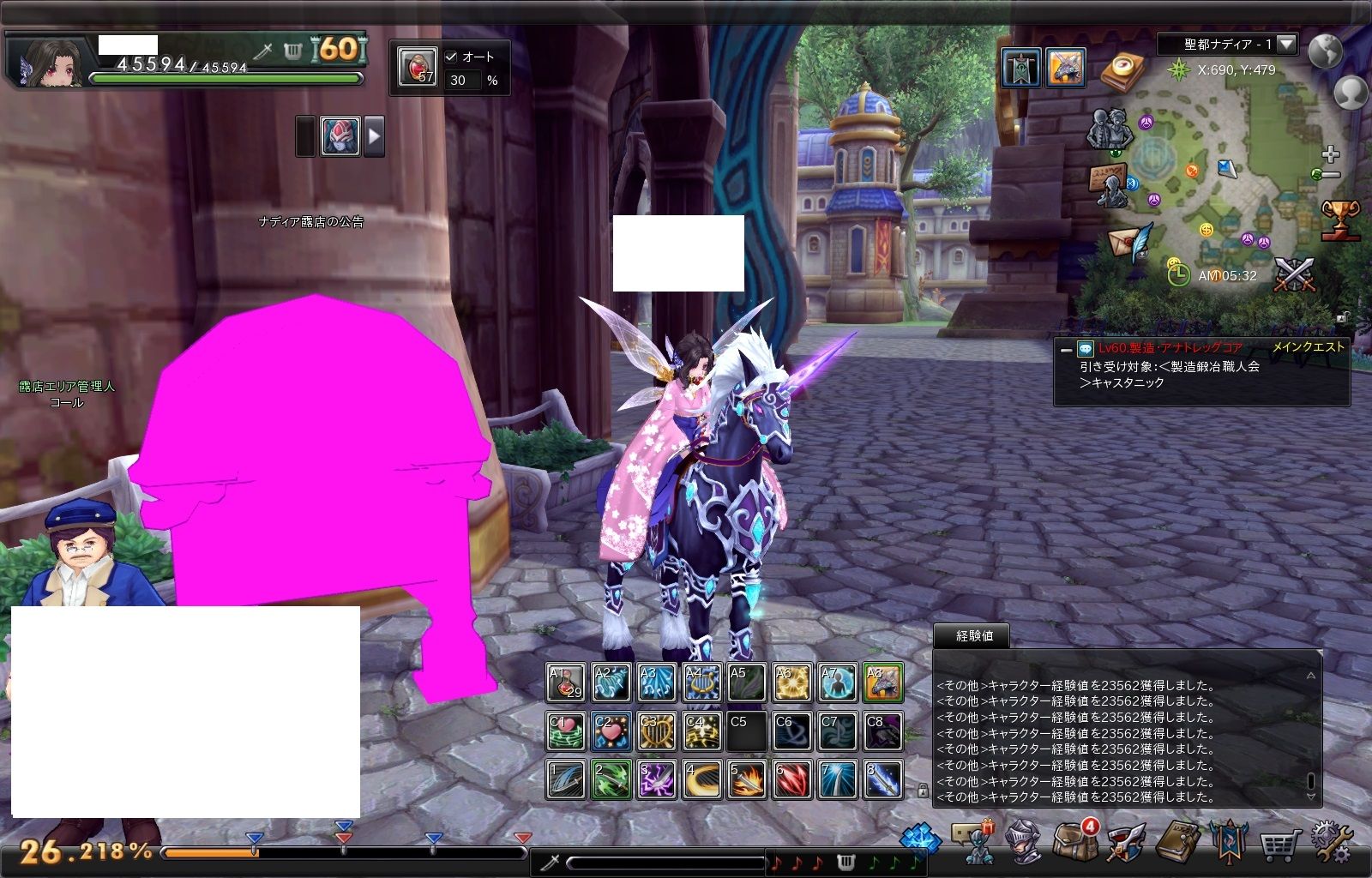The image size is (1372, 878).
Task: Open the shopping cart item shop
Action: click(1279, 844)
